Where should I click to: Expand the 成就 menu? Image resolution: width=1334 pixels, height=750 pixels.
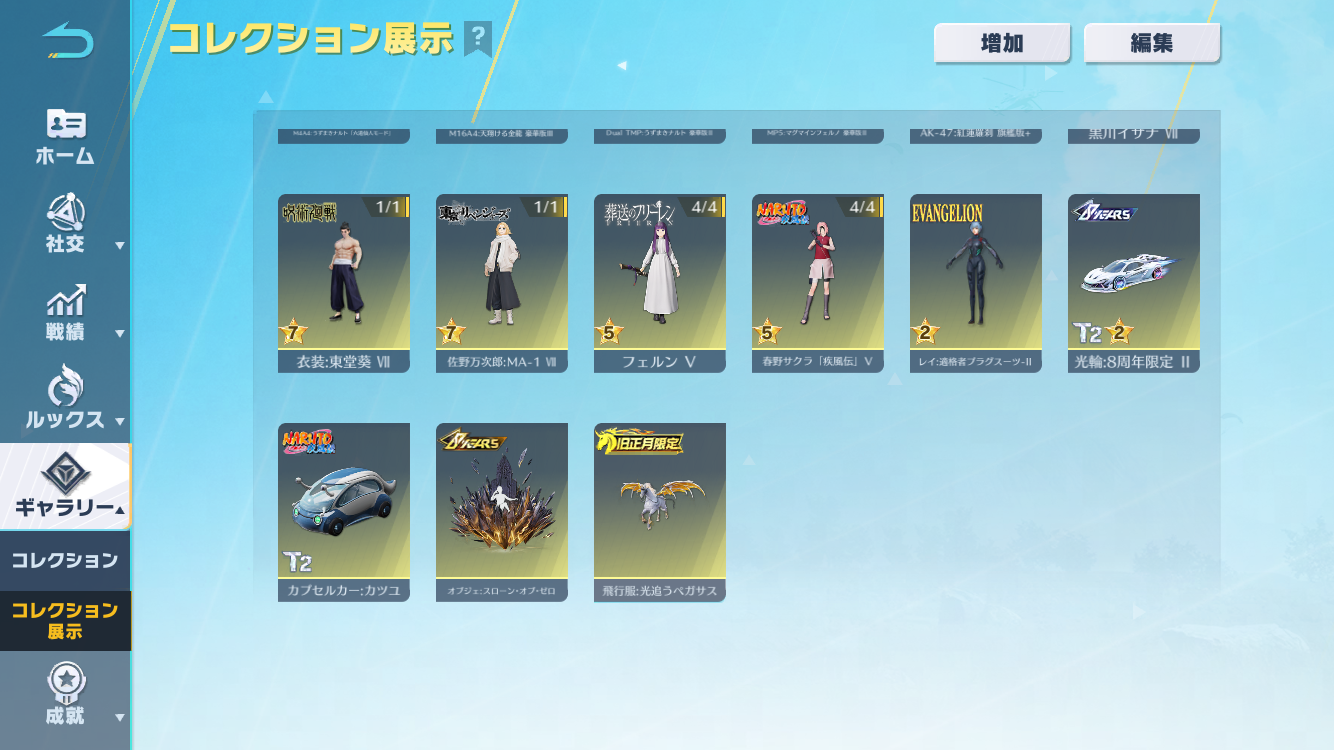pos(65,695)
